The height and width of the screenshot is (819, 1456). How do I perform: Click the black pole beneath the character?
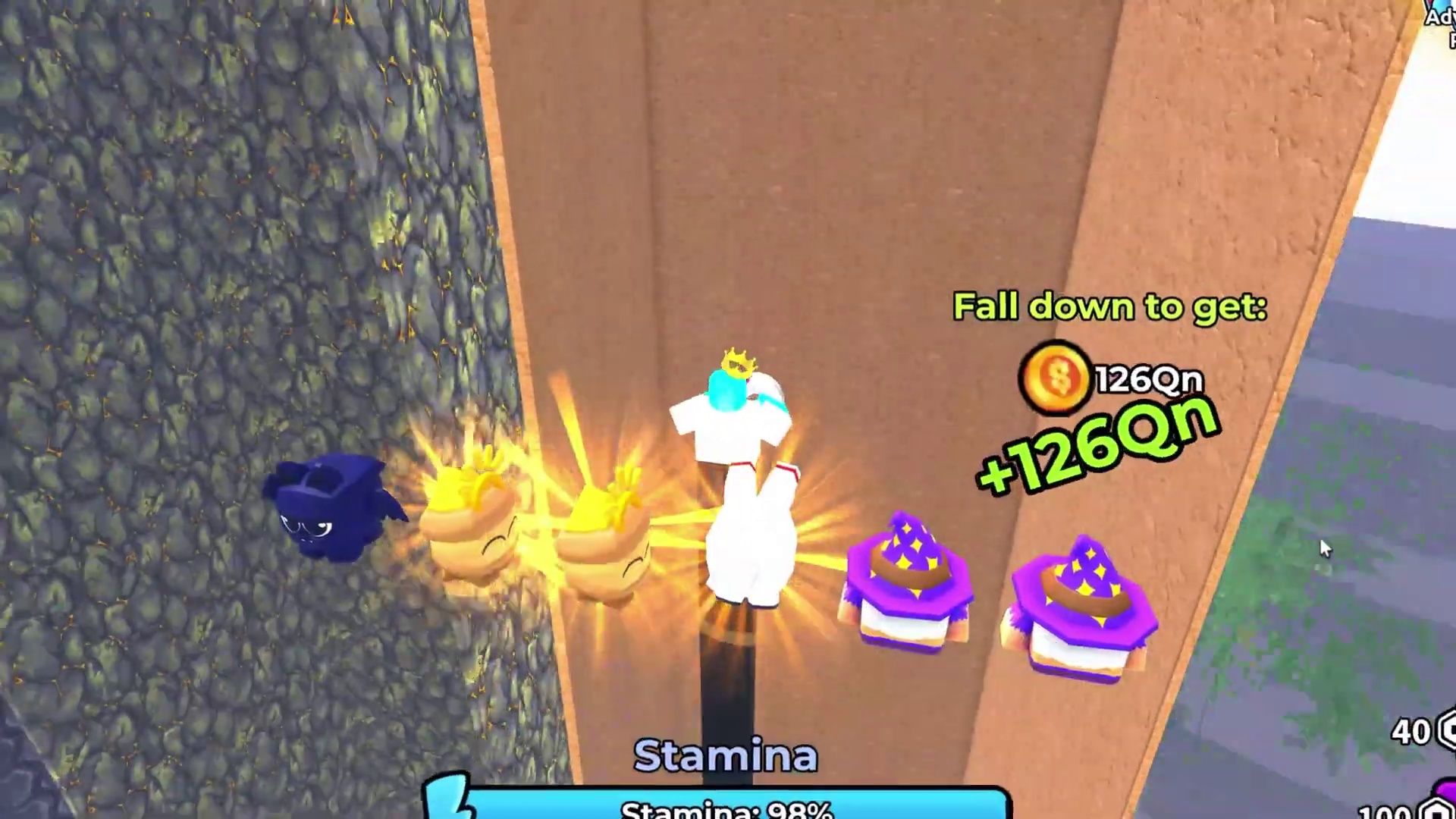(x=728, y=682)
